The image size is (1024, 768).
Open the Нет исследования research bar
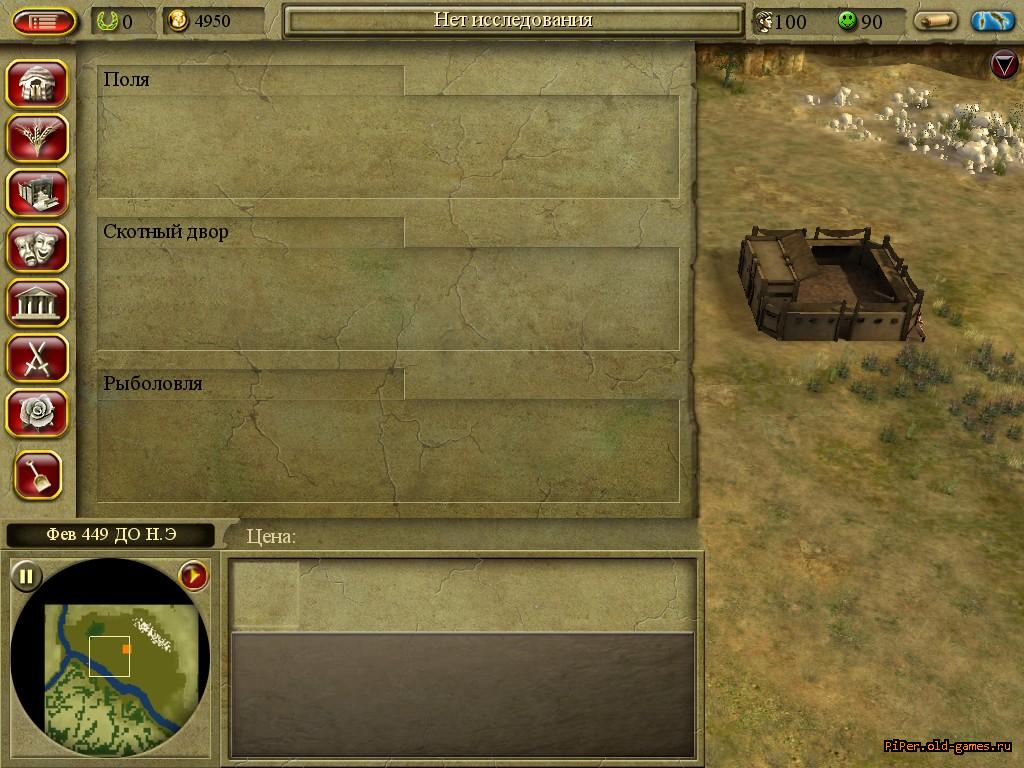(x=513, y=21)
